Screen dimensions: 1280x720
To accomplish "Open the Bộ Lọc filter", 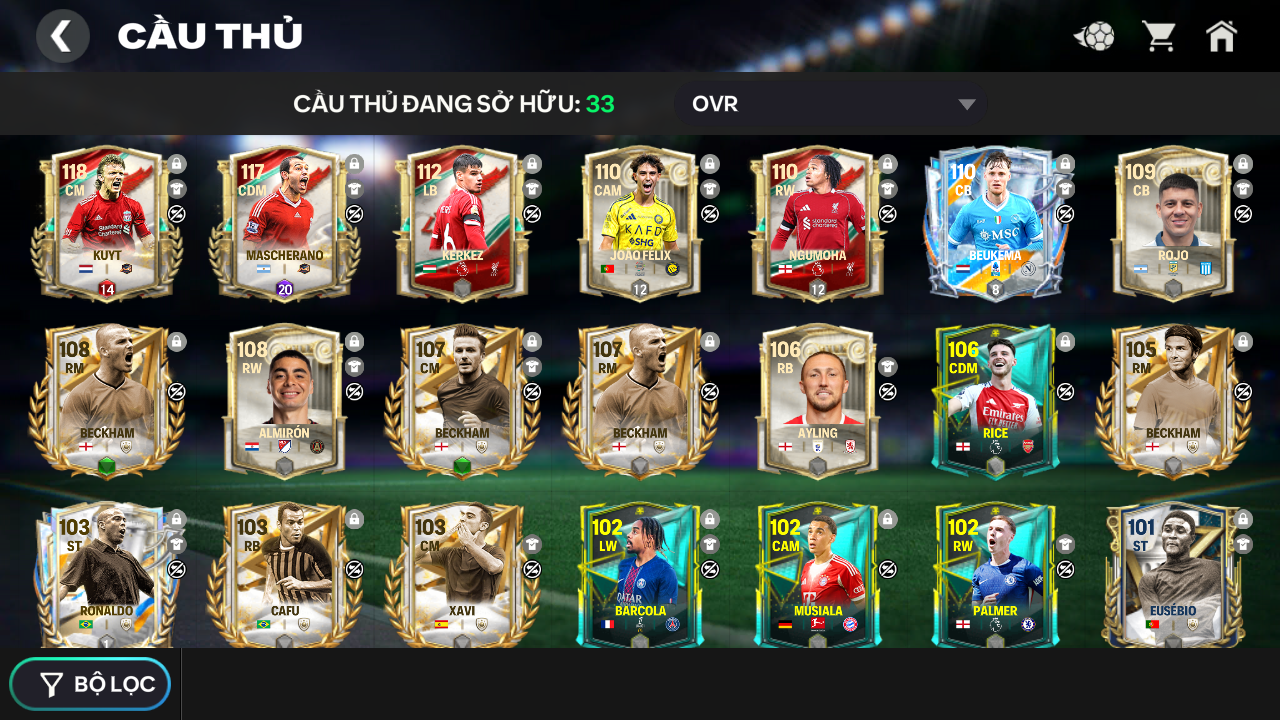I will [91, 684].
